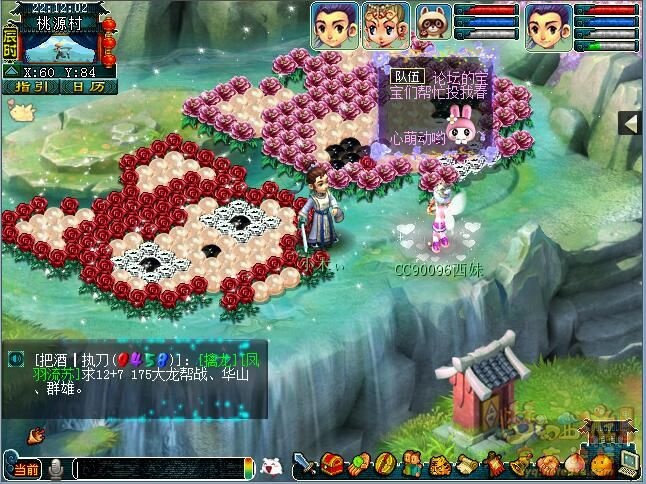Click the horn speaker icon above chat bar
The height and width of the screenshot is (484, 646).
coord(37,435)
